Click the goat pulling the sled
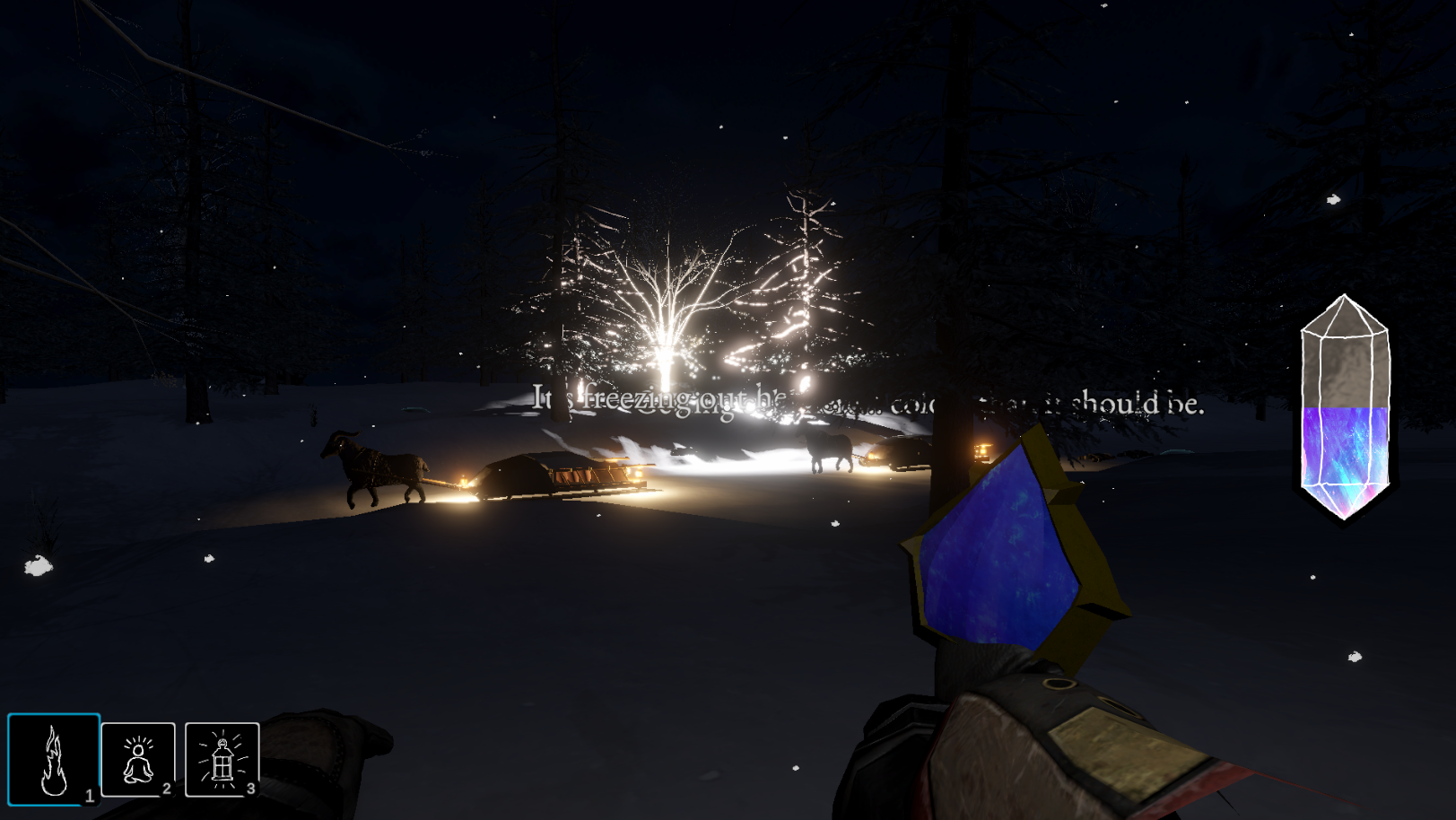Image resolution: width=1456 pixels, height=820 pixels. 377,467
